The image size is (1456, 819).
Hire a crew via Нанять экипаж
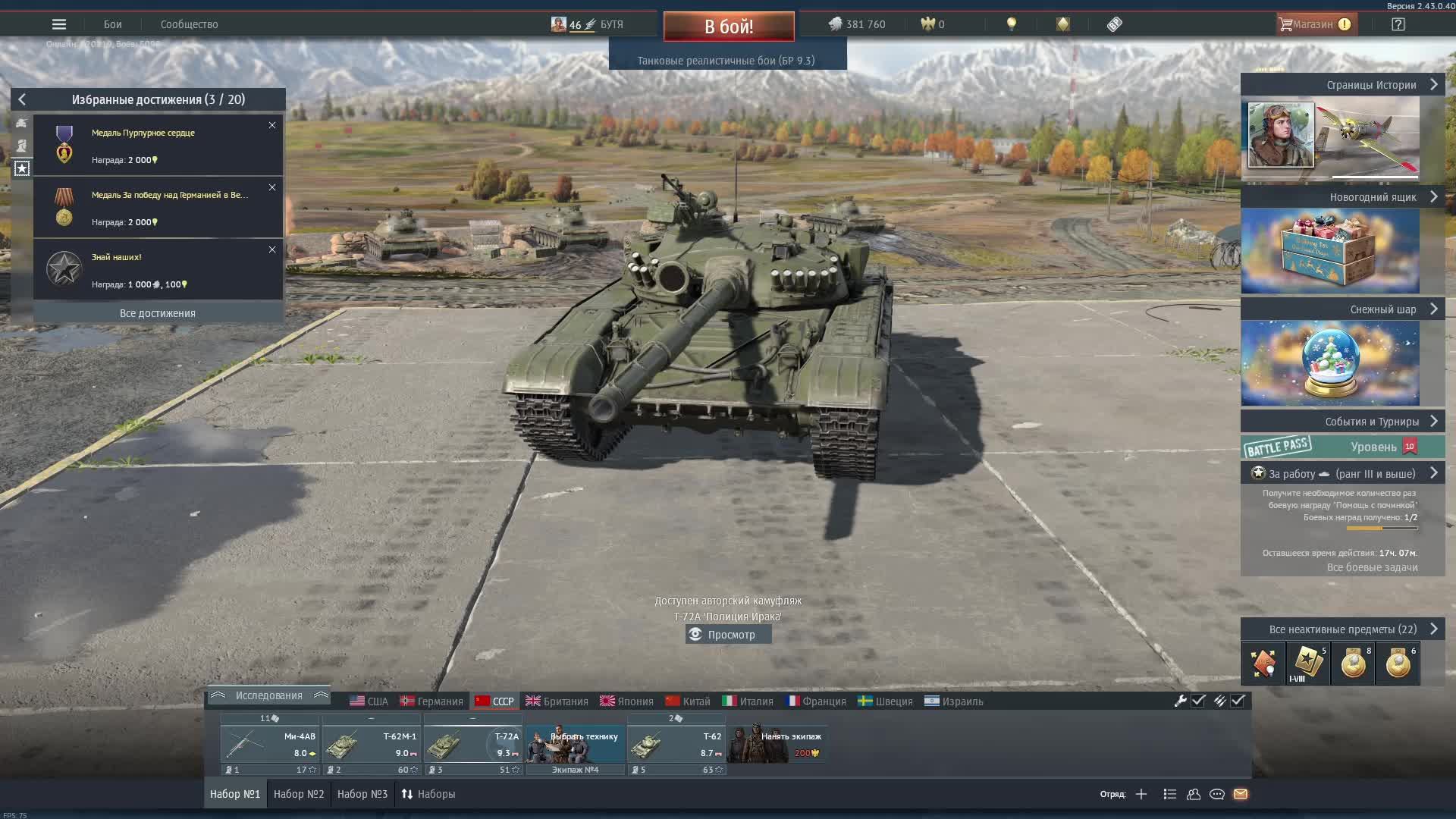click(777, 743)
